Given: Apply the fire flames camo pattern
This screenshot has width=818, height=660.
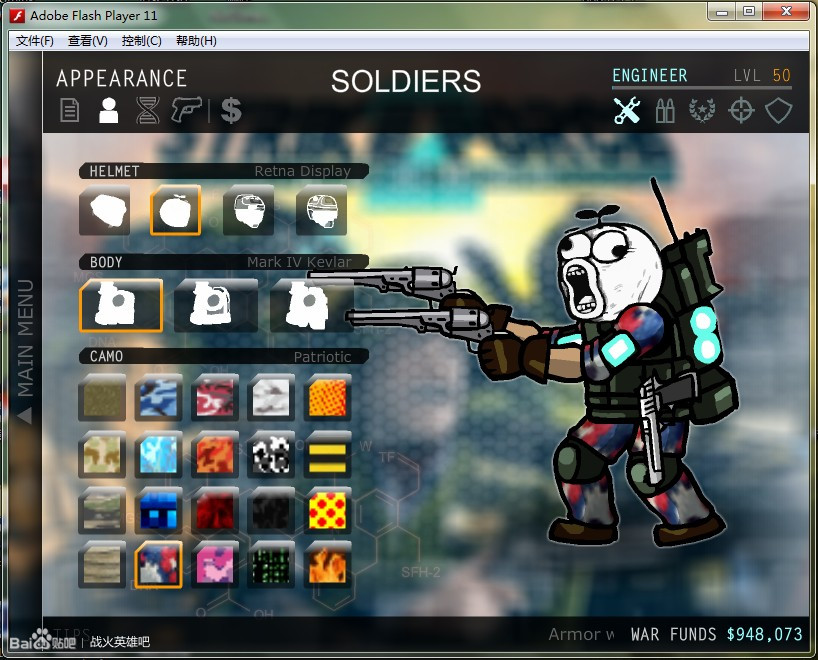Looking at the screenshot, I should [x=328, y=565].
